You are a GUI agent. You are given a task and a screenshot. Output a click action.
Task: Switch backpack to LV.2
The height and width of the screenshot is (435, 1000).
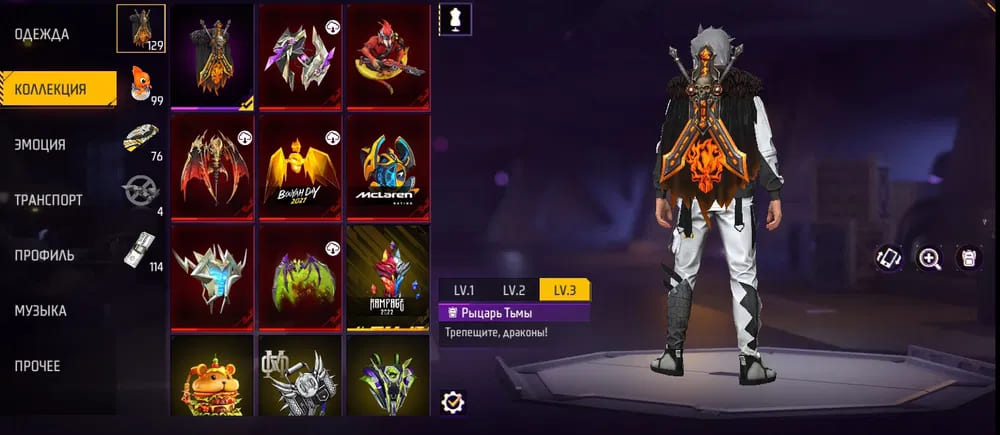pyautogui.click(x=513, y=290)
